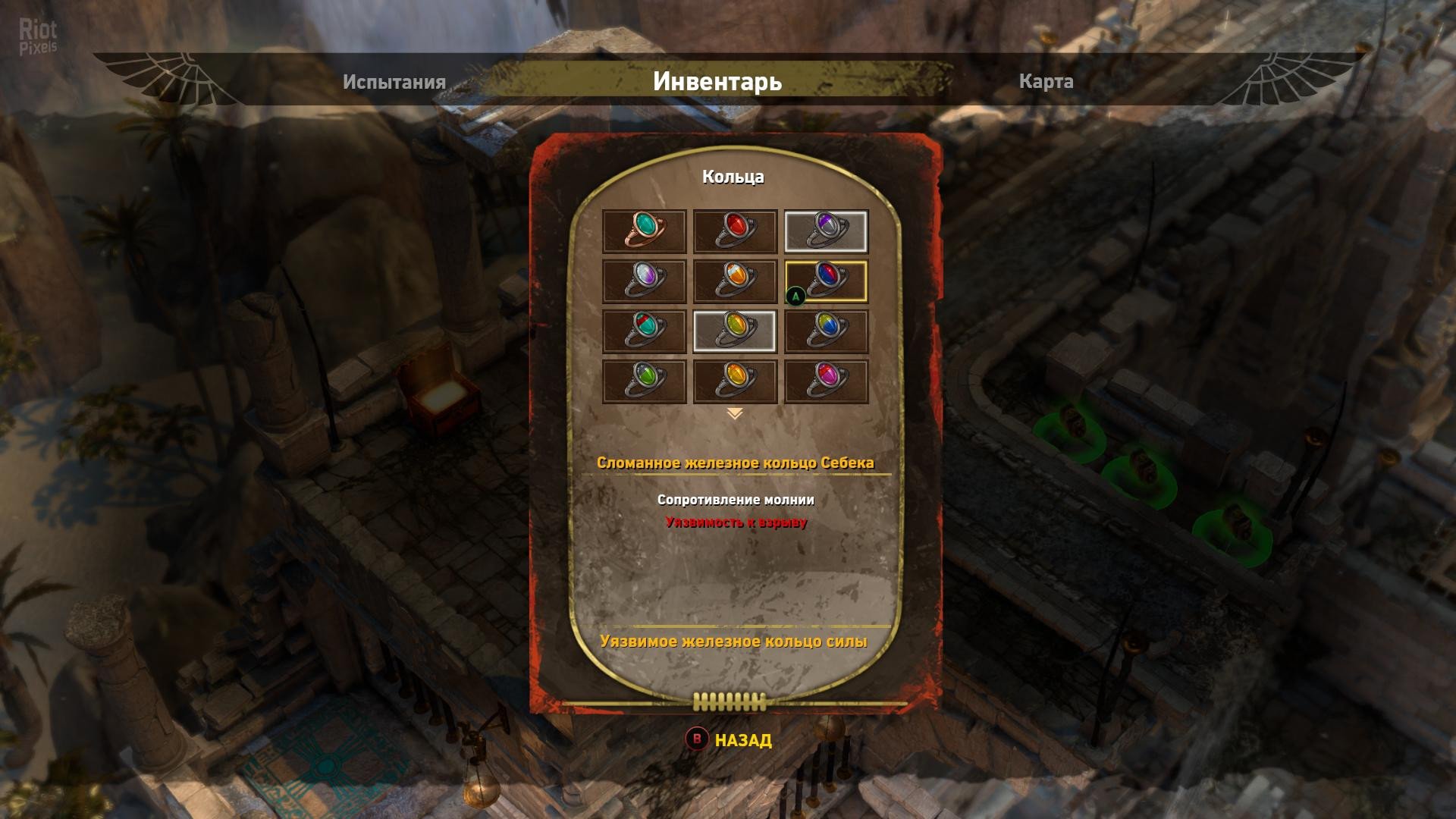This screenshot has height=819, width=1456.
Task: Choose the ring with teal and red gem
Action: 644,331
